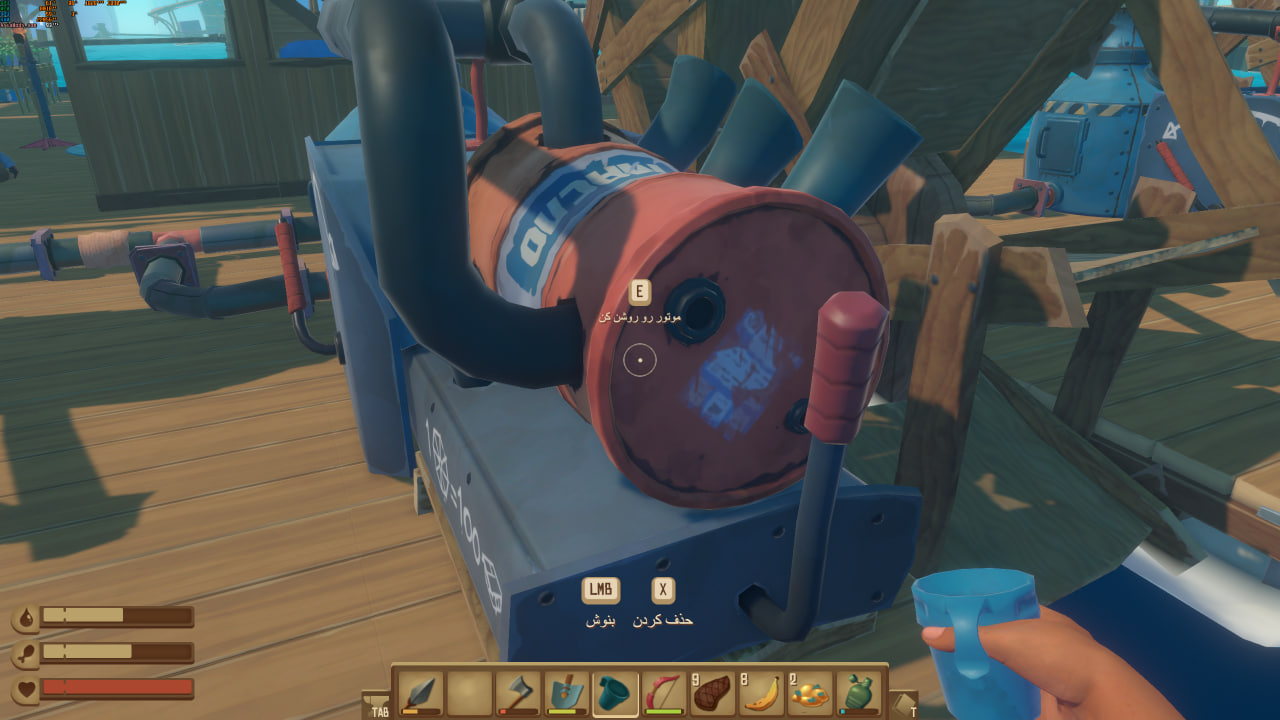Screen dimensions: 1280x720
Task: Open the notebook icon marked T
Action: pyautogui.click(x=902, y=704)
